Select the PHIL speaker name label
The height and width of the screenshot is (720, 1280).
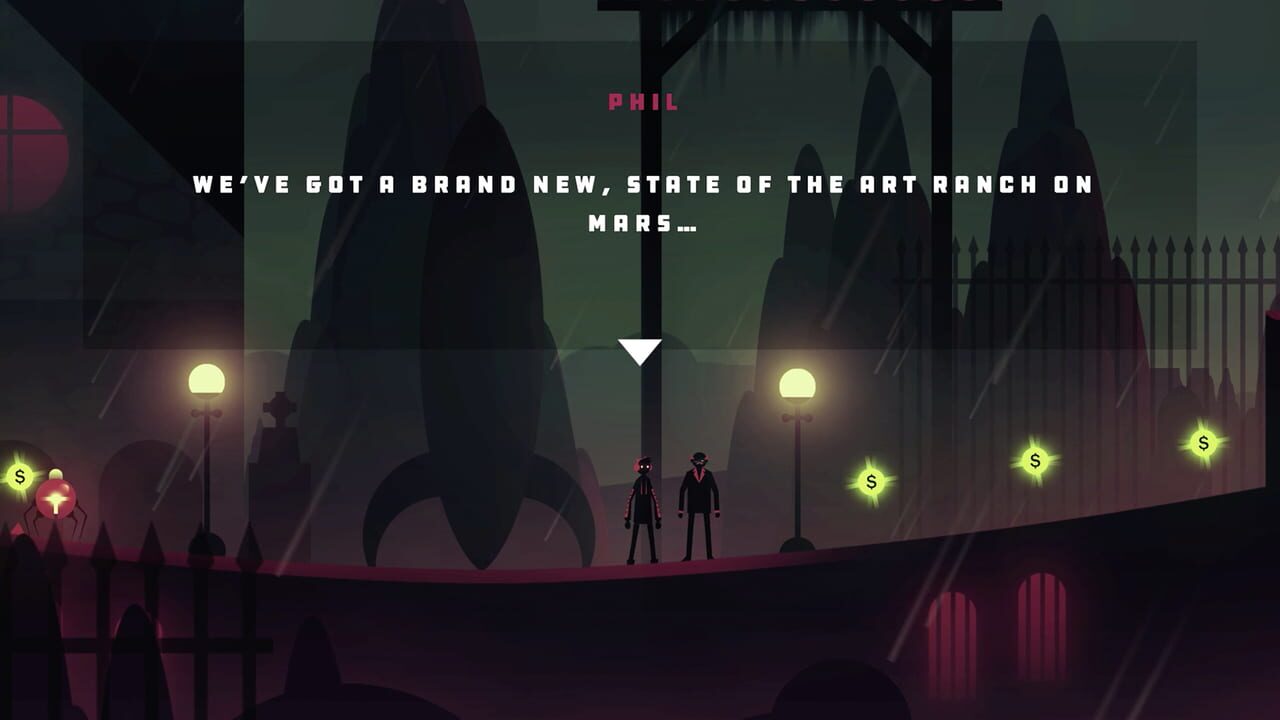[x=643, y=100]
